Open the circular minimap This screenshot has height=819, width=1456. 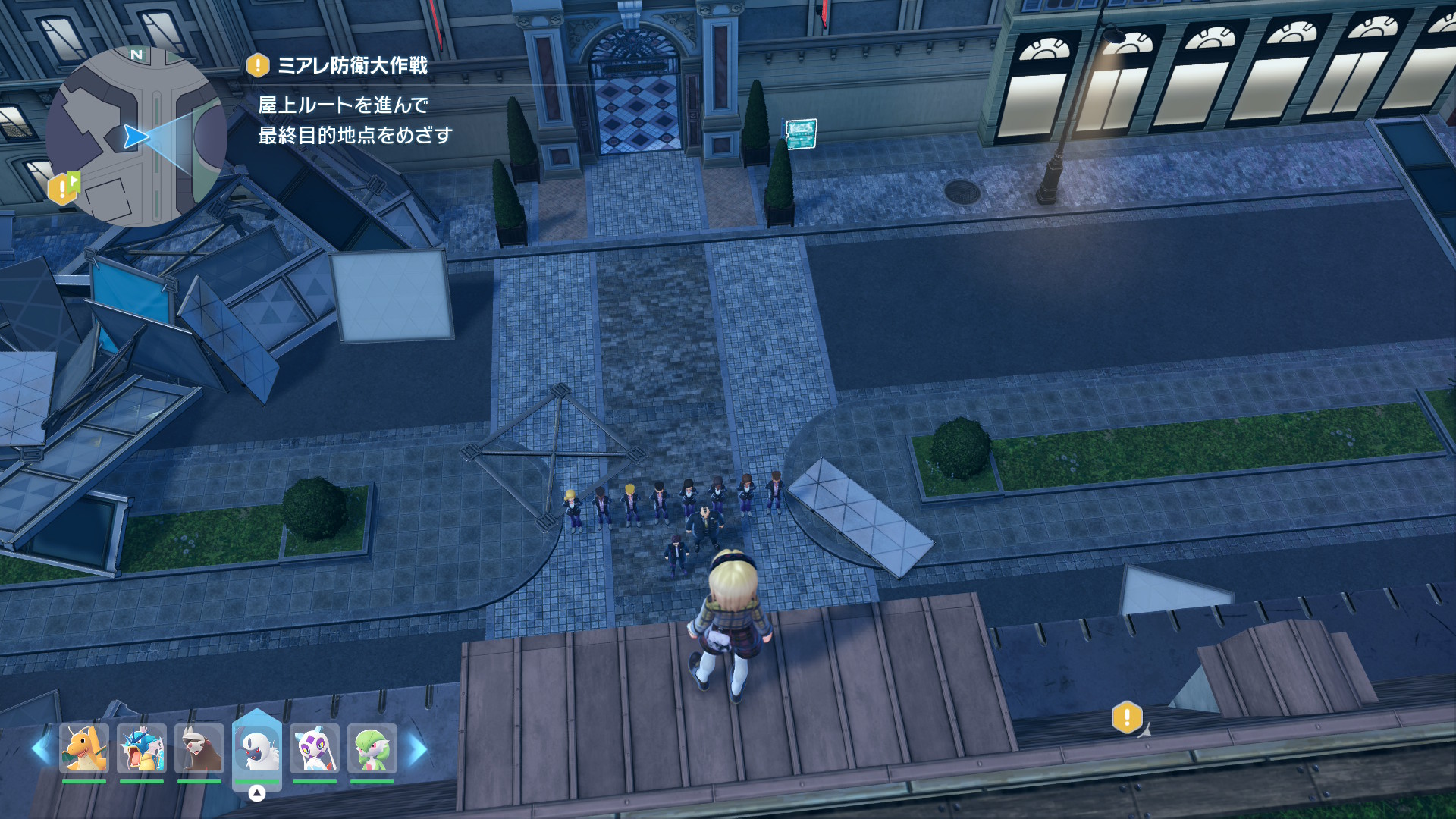pos(136,136)
